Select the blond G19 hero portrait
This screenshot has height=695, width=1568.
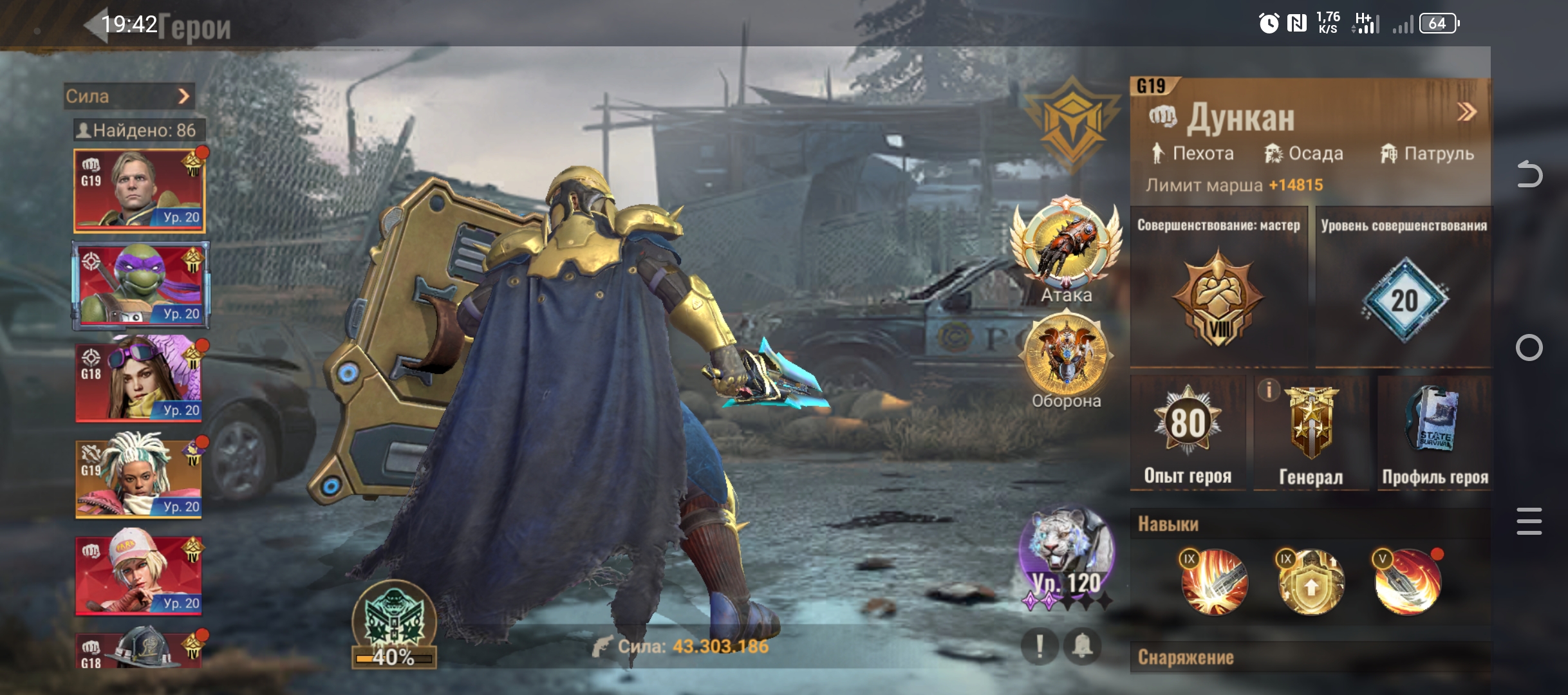tap(140, 190)
